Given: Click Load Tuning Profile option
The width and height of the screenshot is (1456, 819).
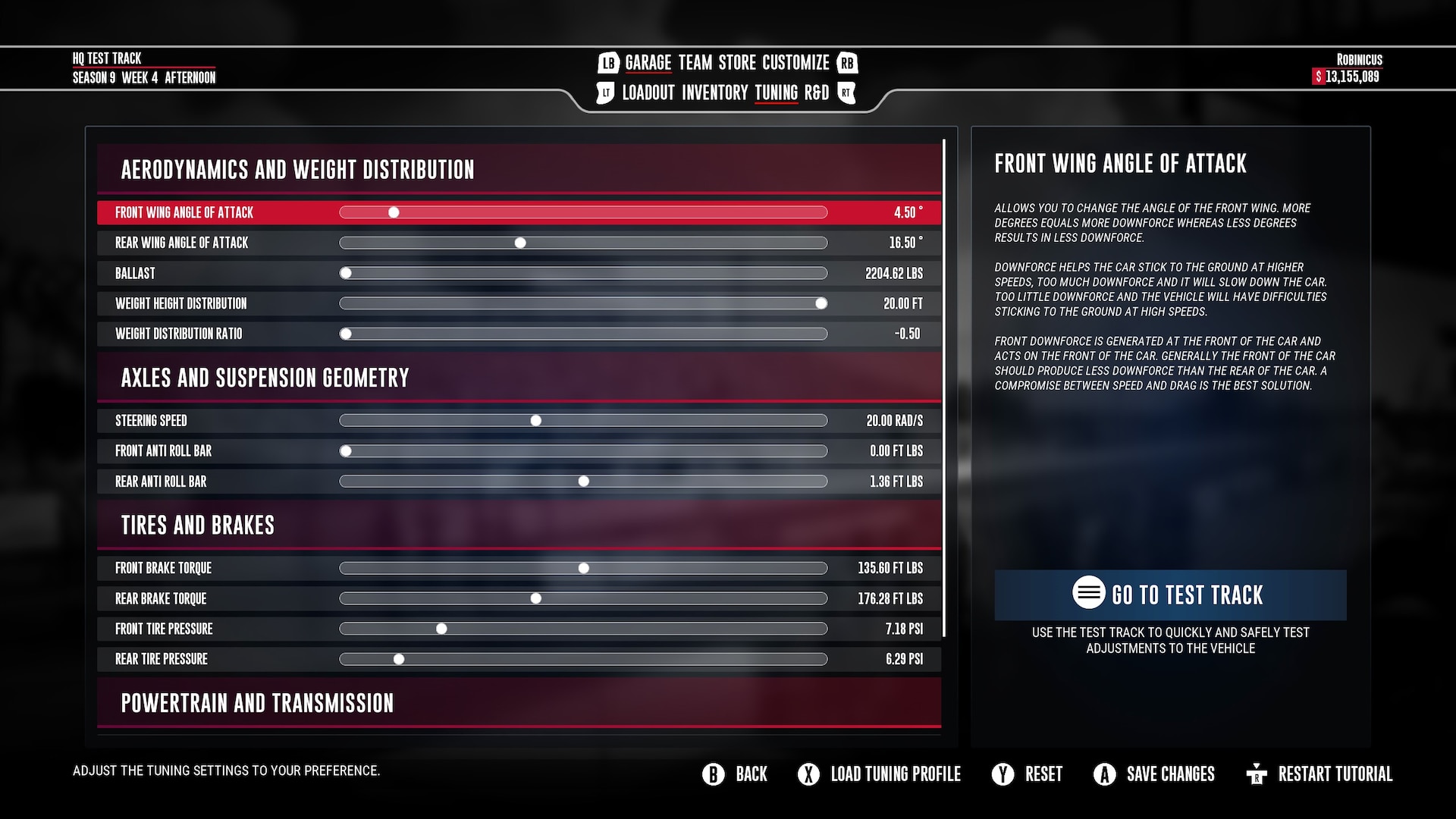Looking at the screenshot, I should pyautogui.click(x=880, y=774).
